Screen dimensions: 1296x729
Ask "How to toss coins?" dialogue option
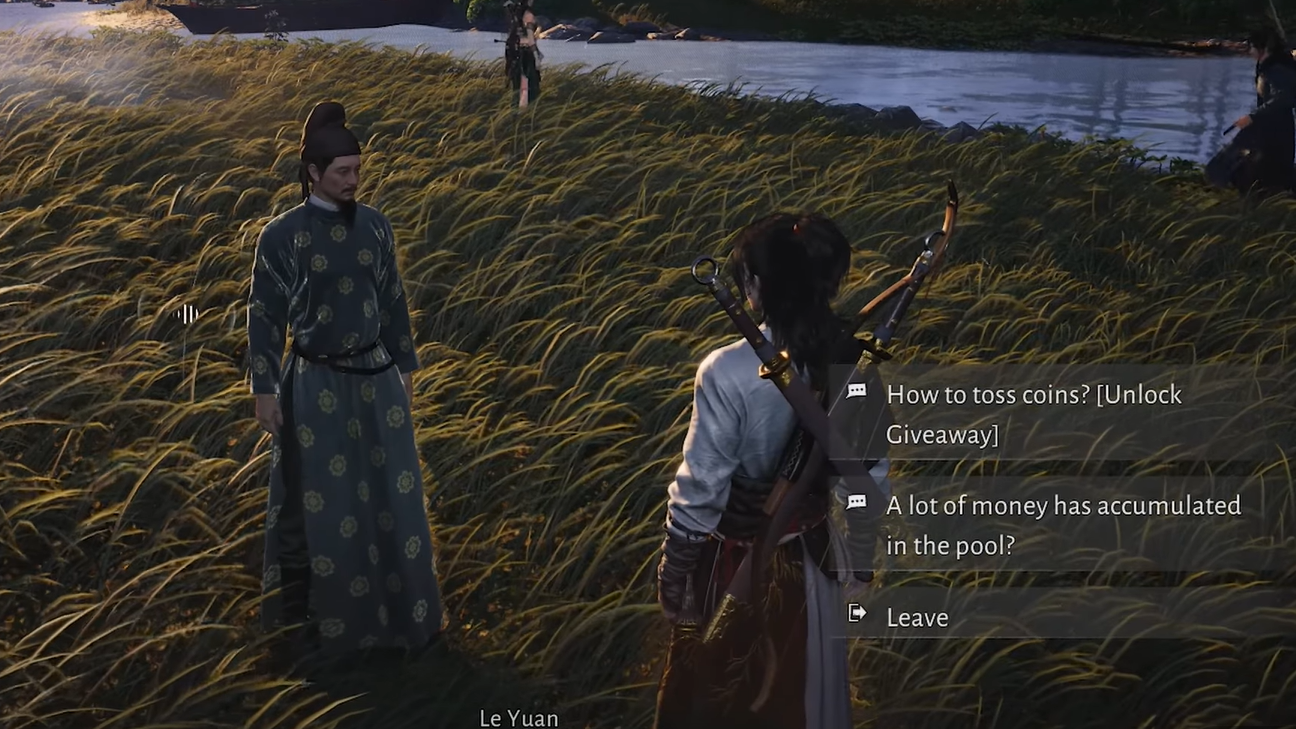[x=1034, y=414]
